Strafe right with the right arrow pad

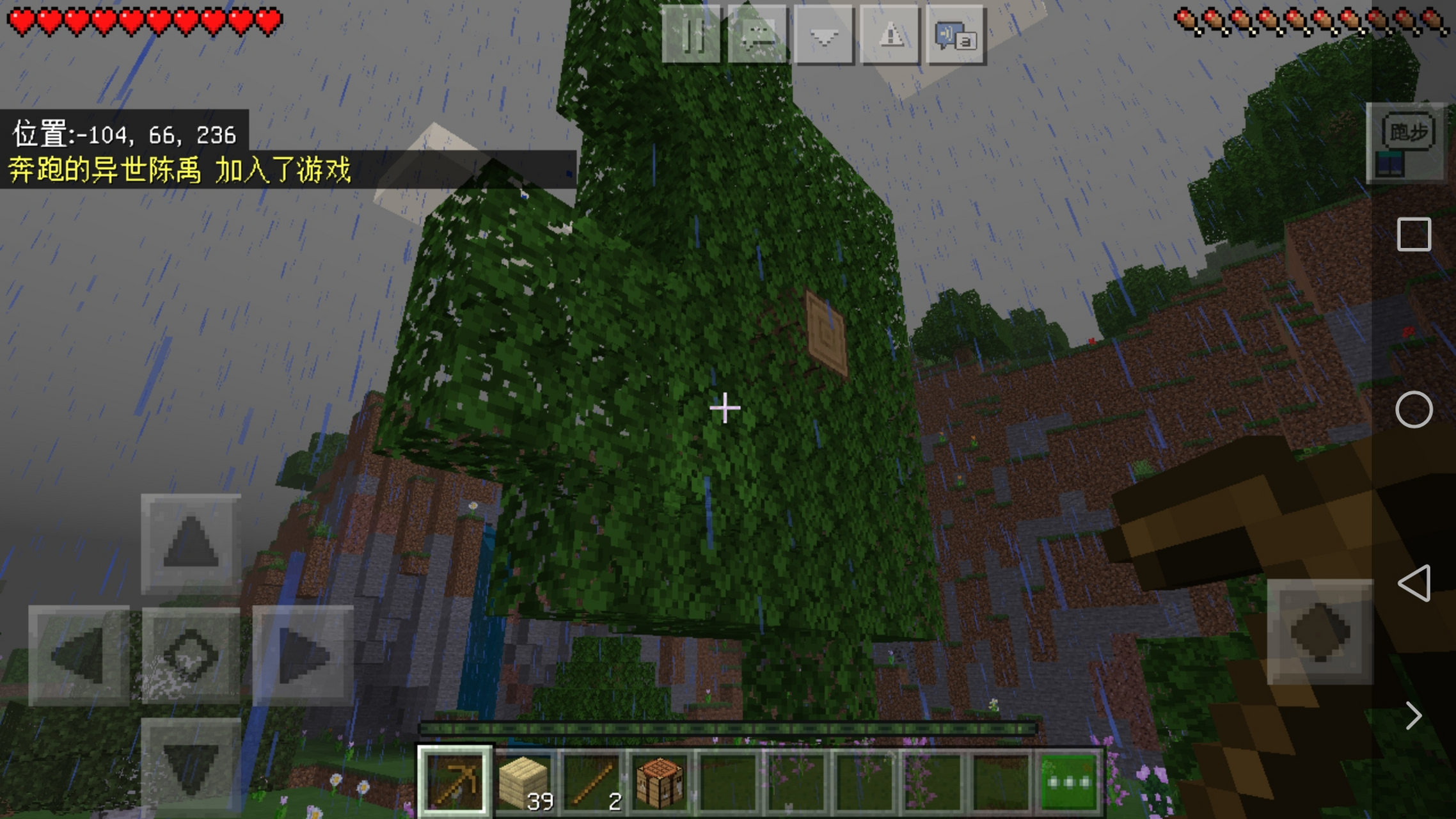tap(303, 655)
